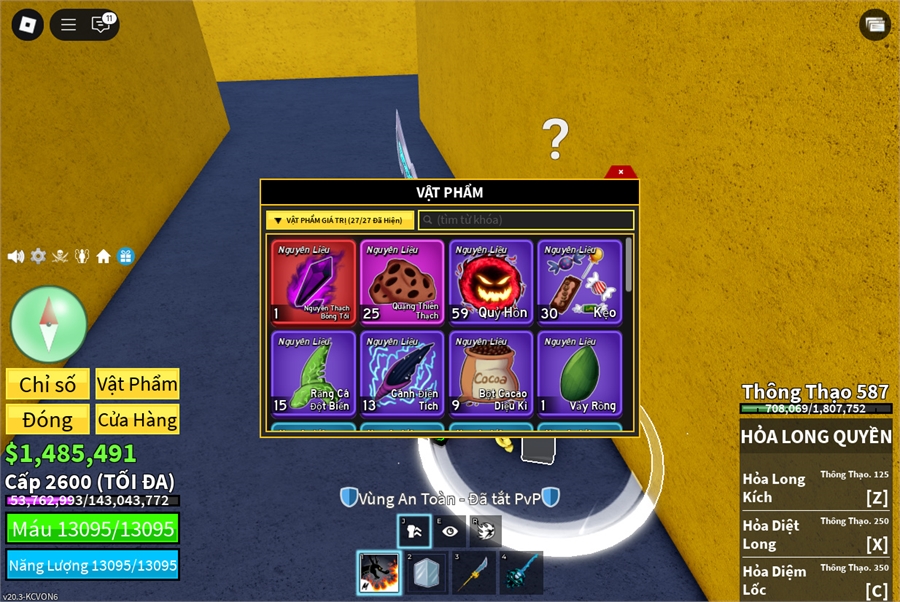
Task: Open settings via the gear icon
Action: coord(38,256)
